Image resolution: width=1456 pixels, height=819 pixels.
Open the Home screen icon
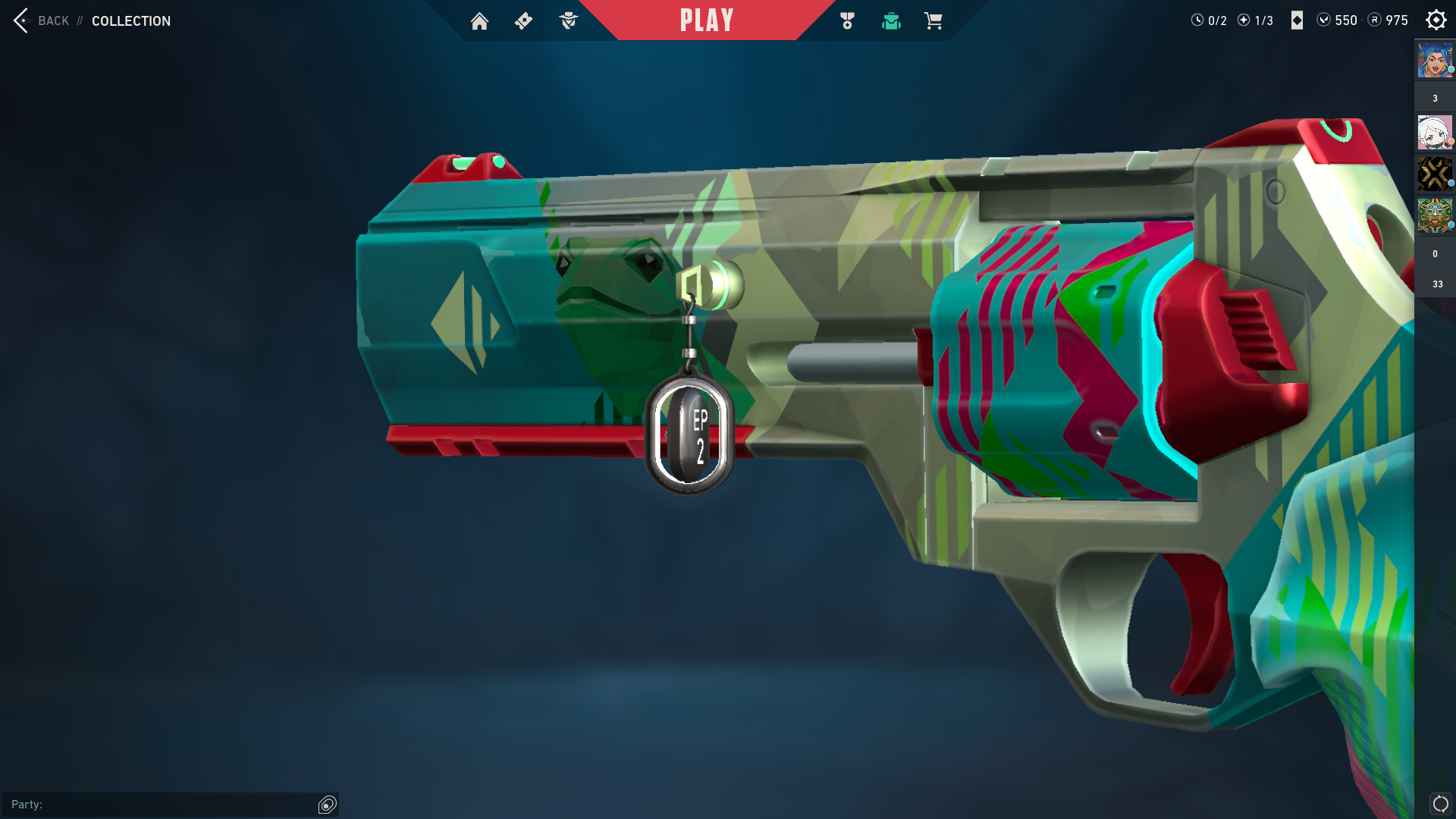[x=480, y=20]
